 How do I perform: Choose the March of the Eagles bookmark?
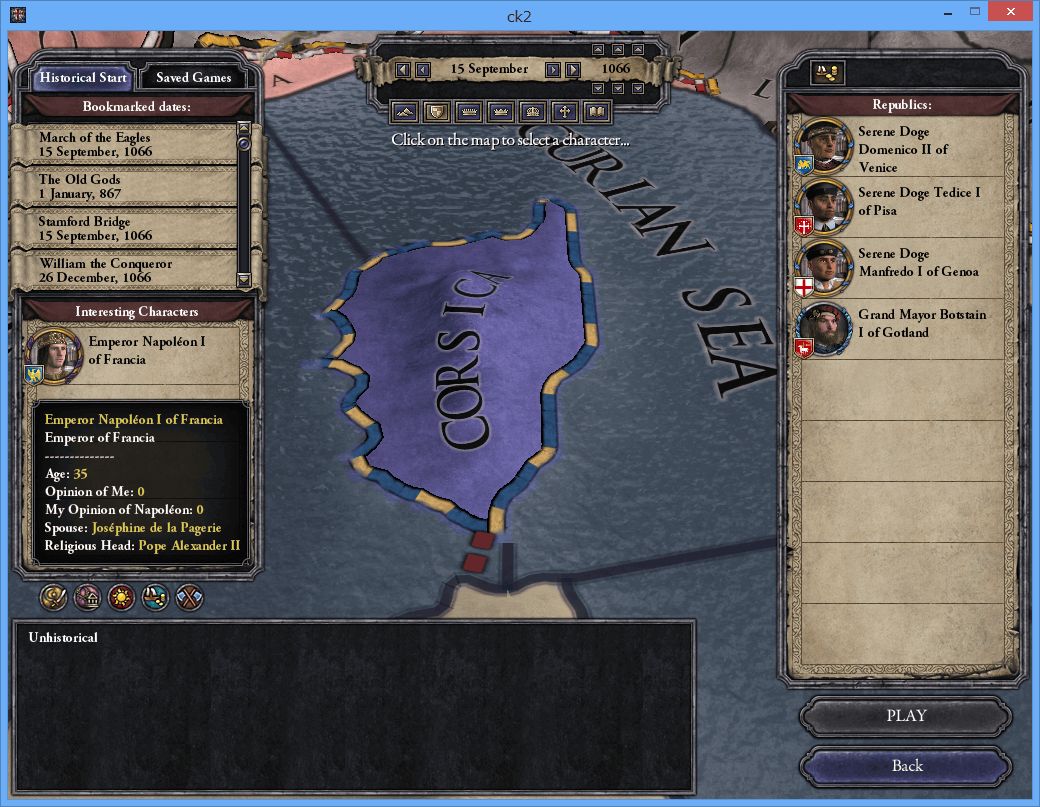125,144
